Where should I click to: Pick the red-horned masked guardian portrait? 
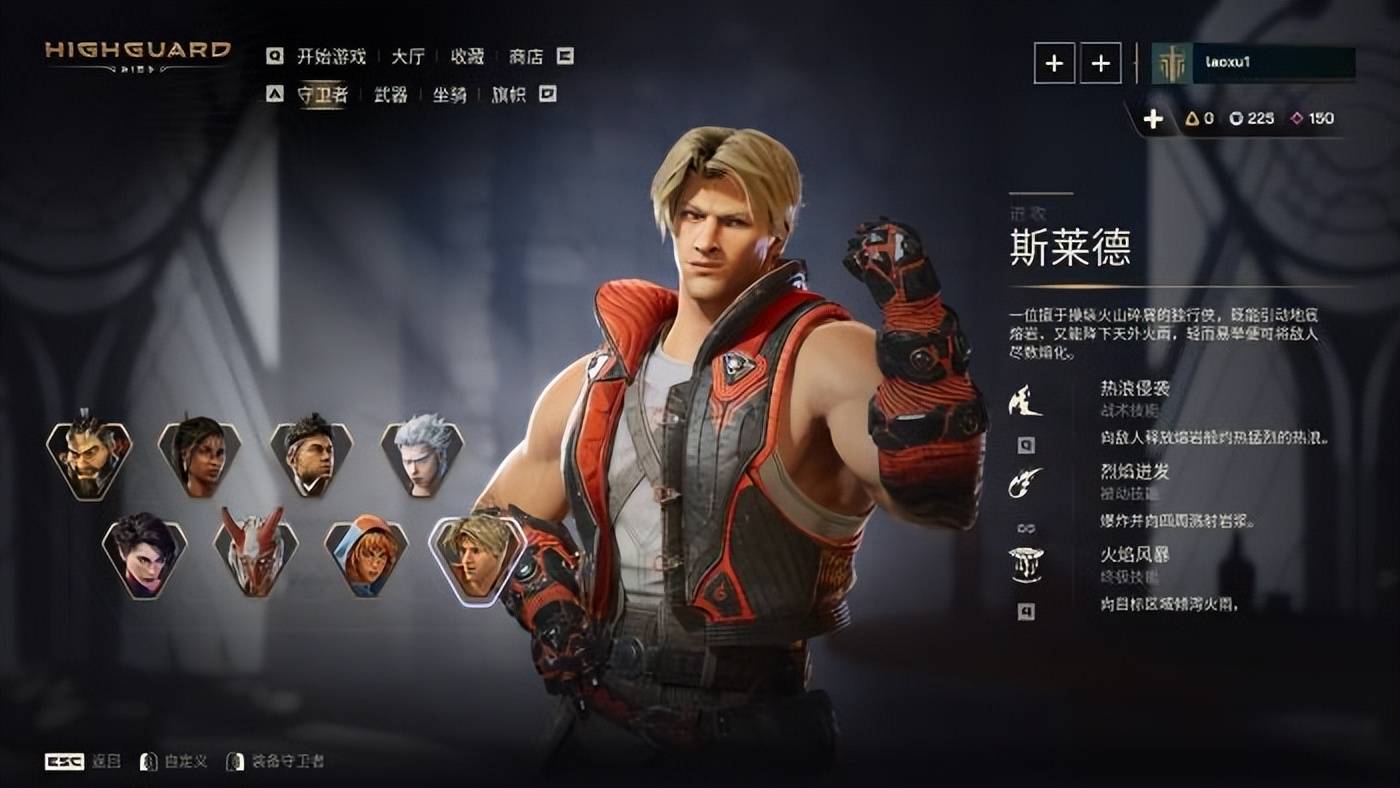tap(256, 553)
